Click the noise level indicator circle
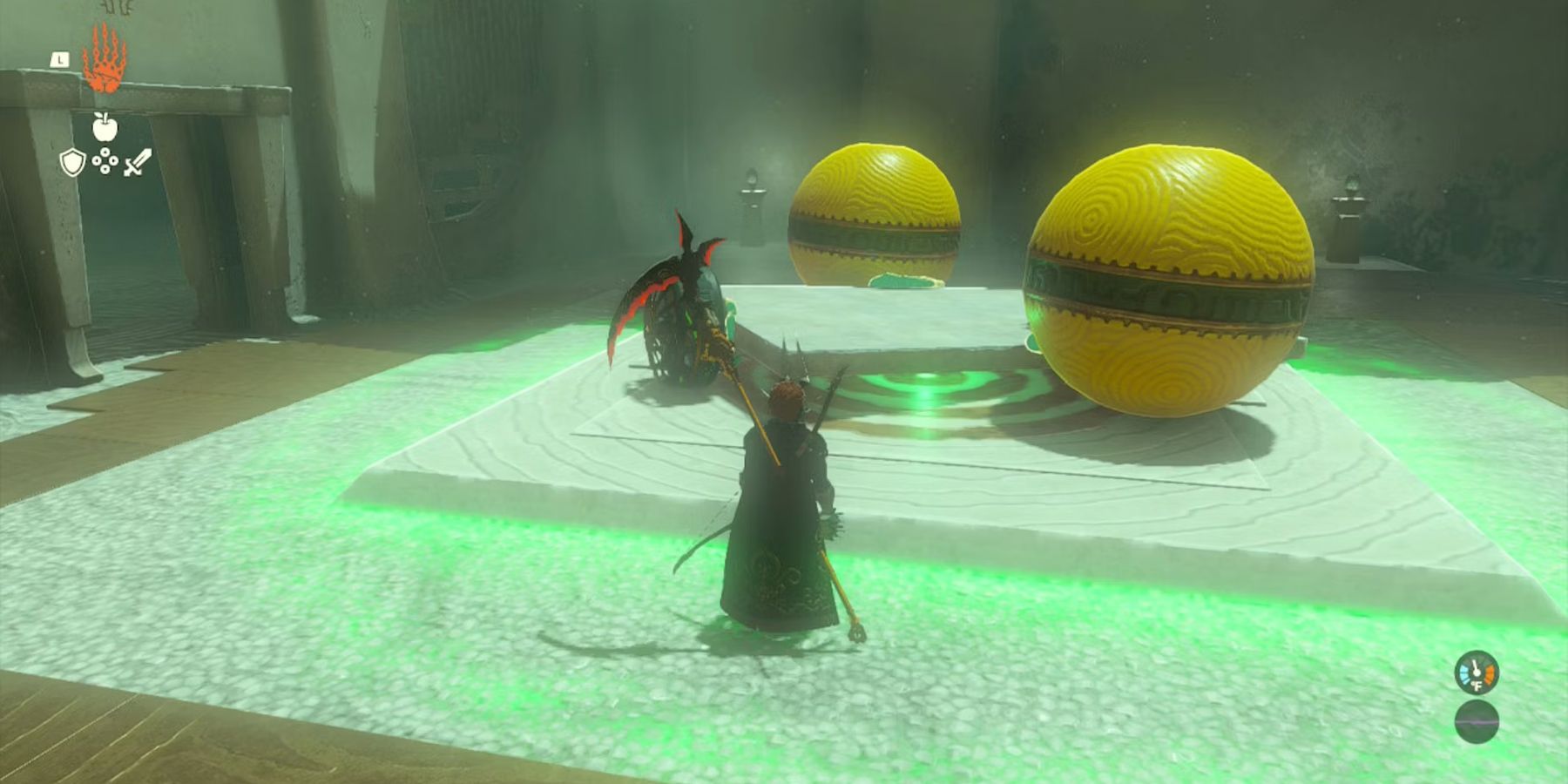The height and width of the screenshot is (784, 1568). 1477,721
